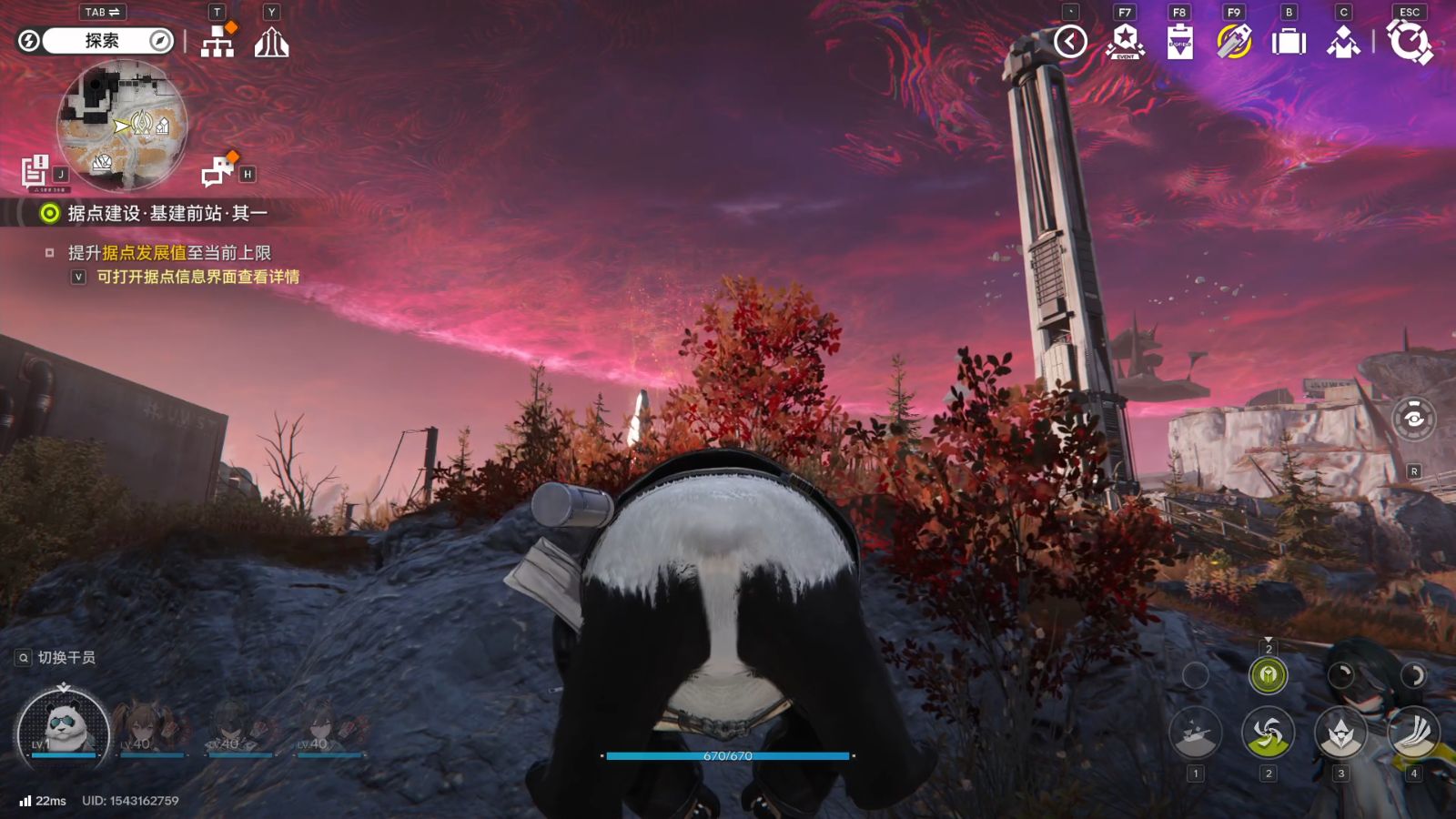1456x819 pixels.
Task: Open the suitcase backpack inventory
Action: pos(1289,42)
